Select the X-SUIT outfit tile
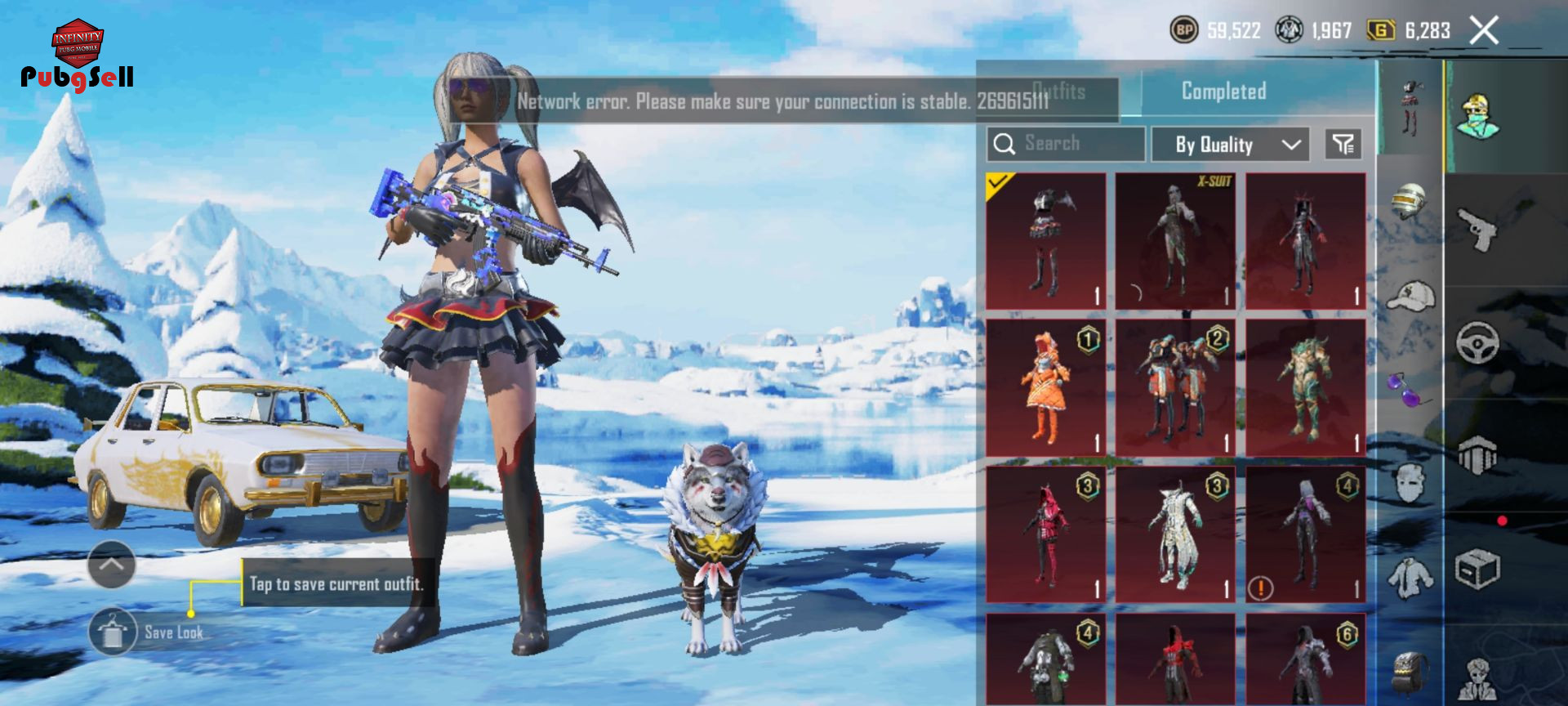Screen dimensions: 1568x706 tap(1175, 241)
